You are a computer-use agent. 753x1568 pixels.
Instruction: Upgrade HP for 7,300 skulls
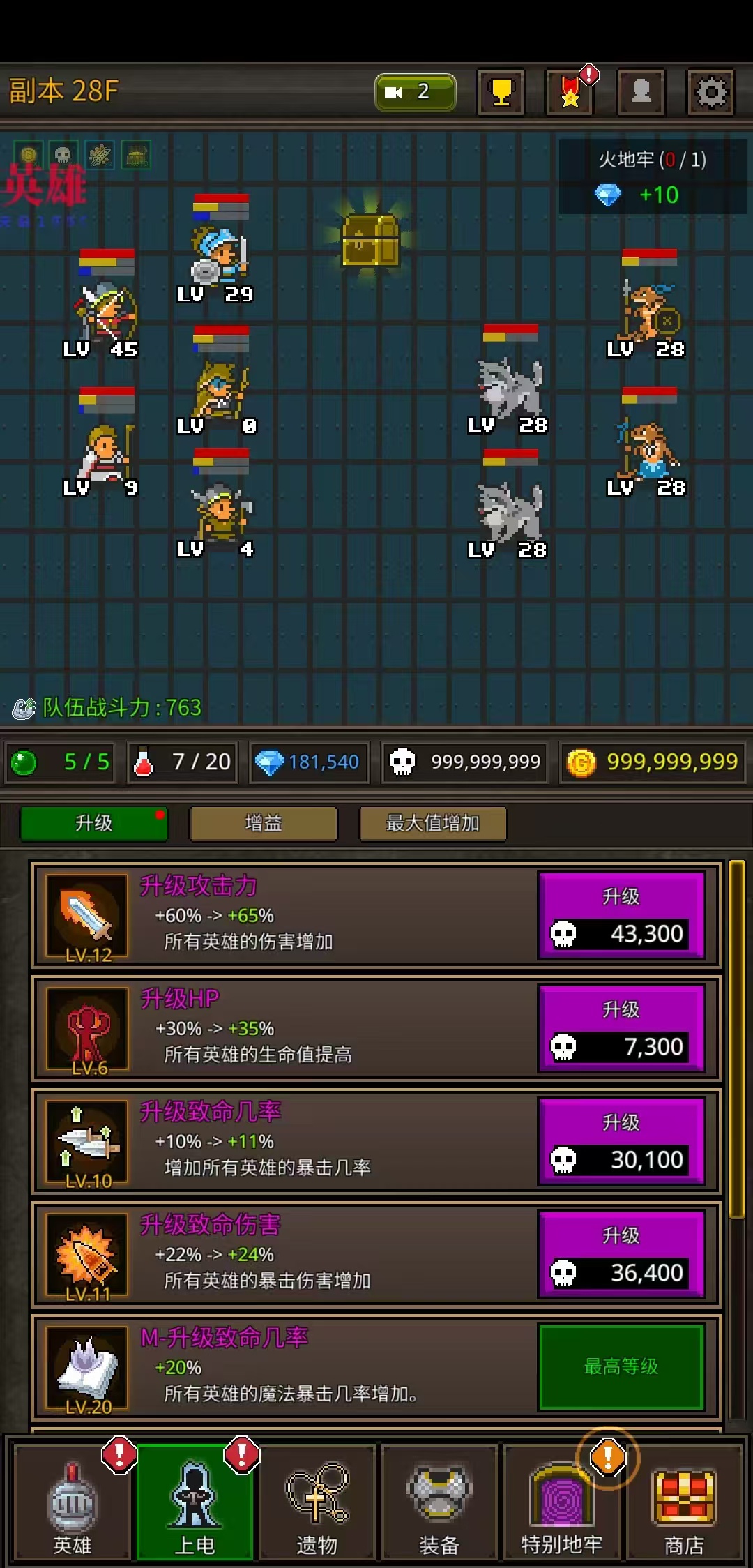tap(621, 1028)
